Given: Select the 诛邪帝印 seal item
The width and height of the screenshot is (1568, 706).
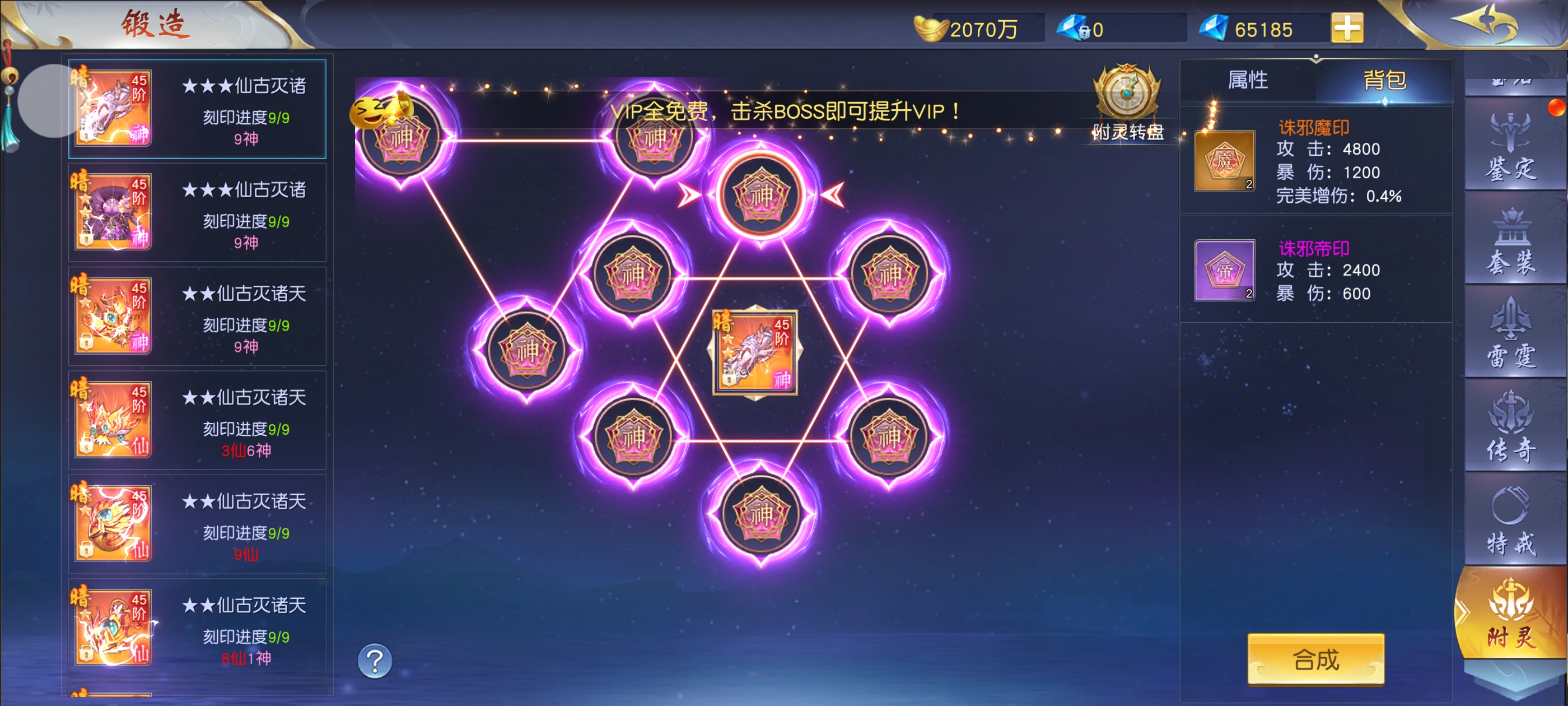Looking at the screenshot, I should (x=1224, y=270).
